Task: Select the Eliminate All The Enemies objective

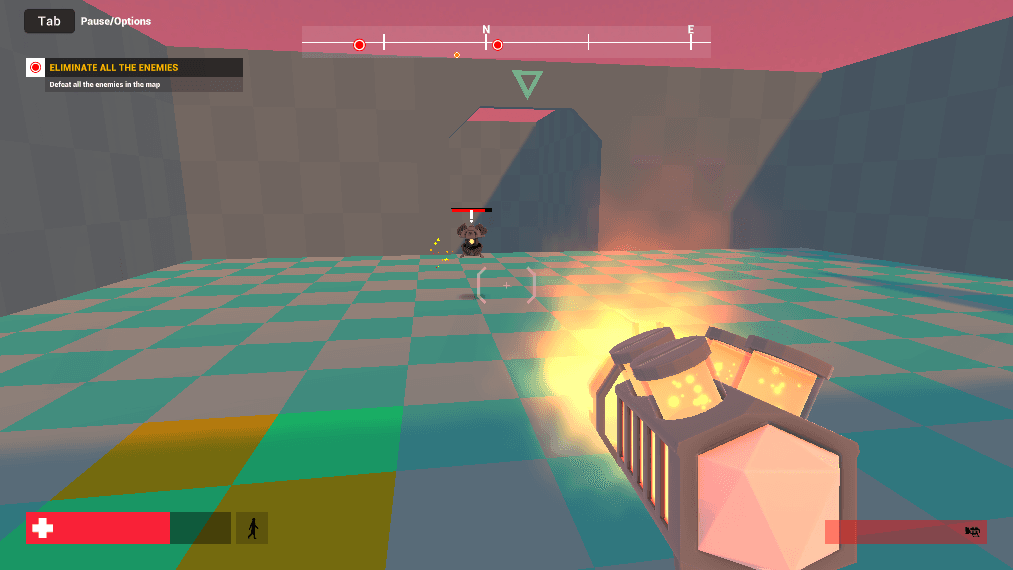Action: 113,68
